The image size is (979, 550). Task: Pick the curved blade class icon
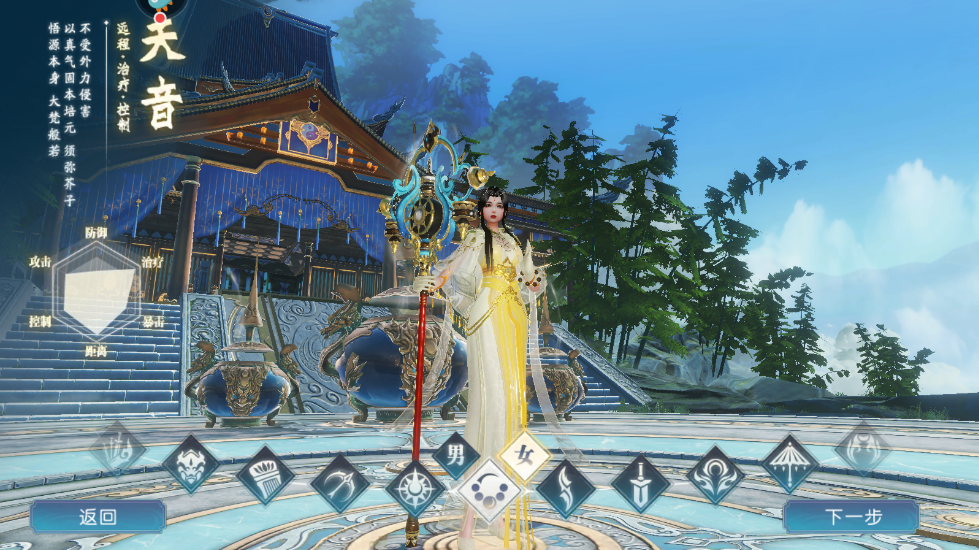tap(565, 489)
